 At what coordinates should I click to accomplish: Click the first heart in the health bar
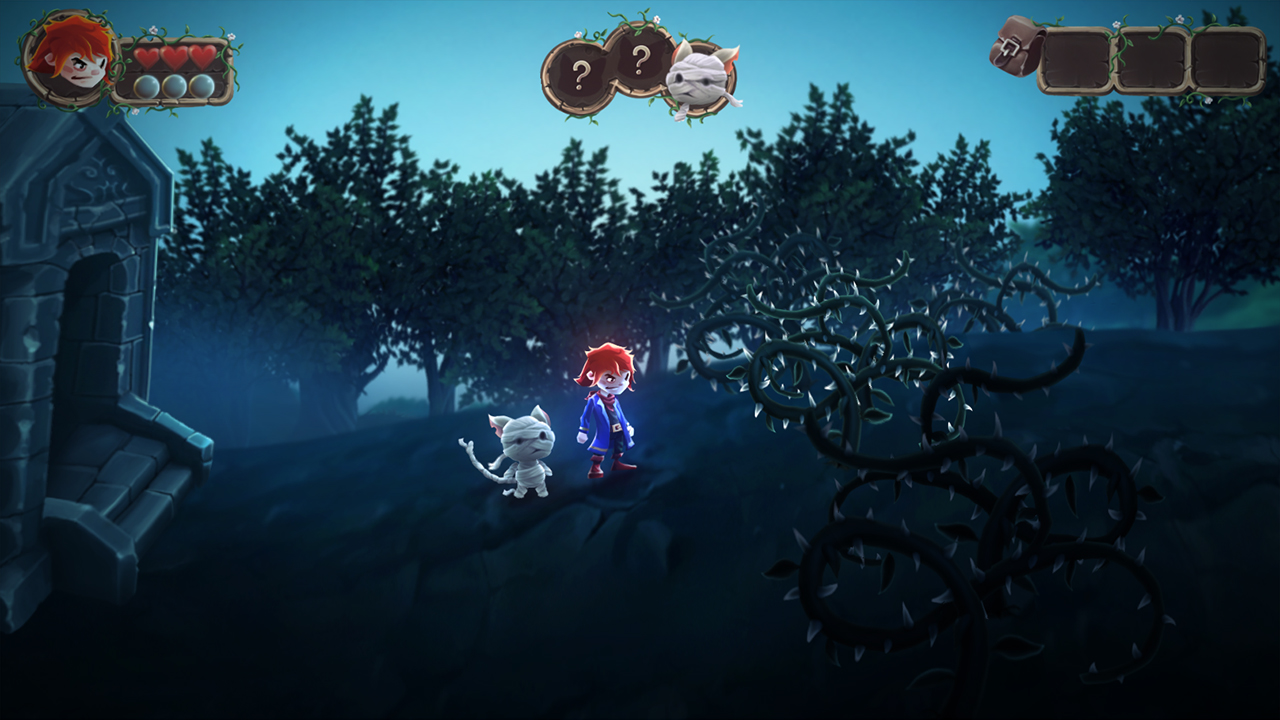pyautogui.click(x=147, y=57)
